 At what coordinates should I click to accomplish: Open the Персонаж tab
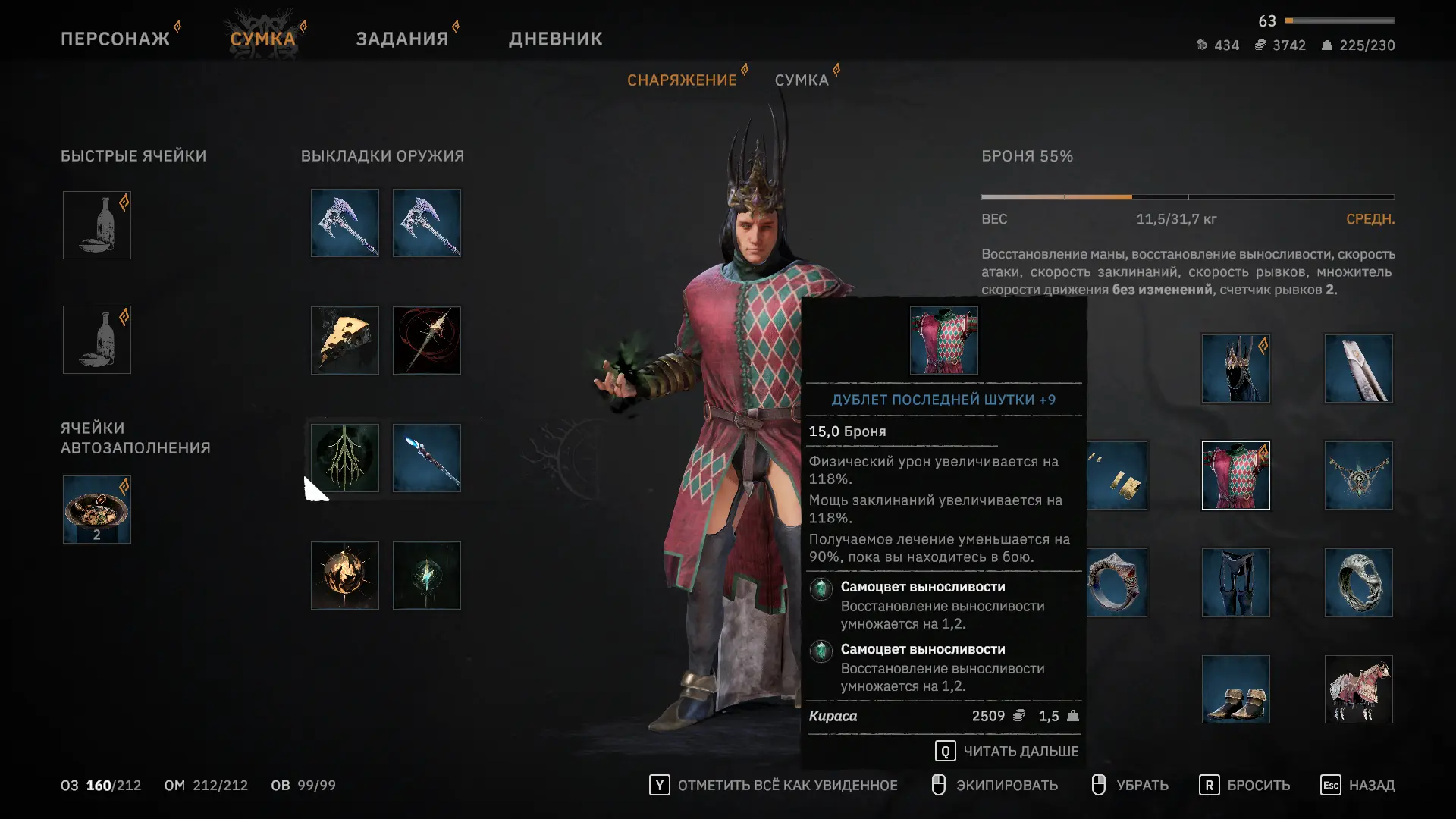click(x=115, y=39)
